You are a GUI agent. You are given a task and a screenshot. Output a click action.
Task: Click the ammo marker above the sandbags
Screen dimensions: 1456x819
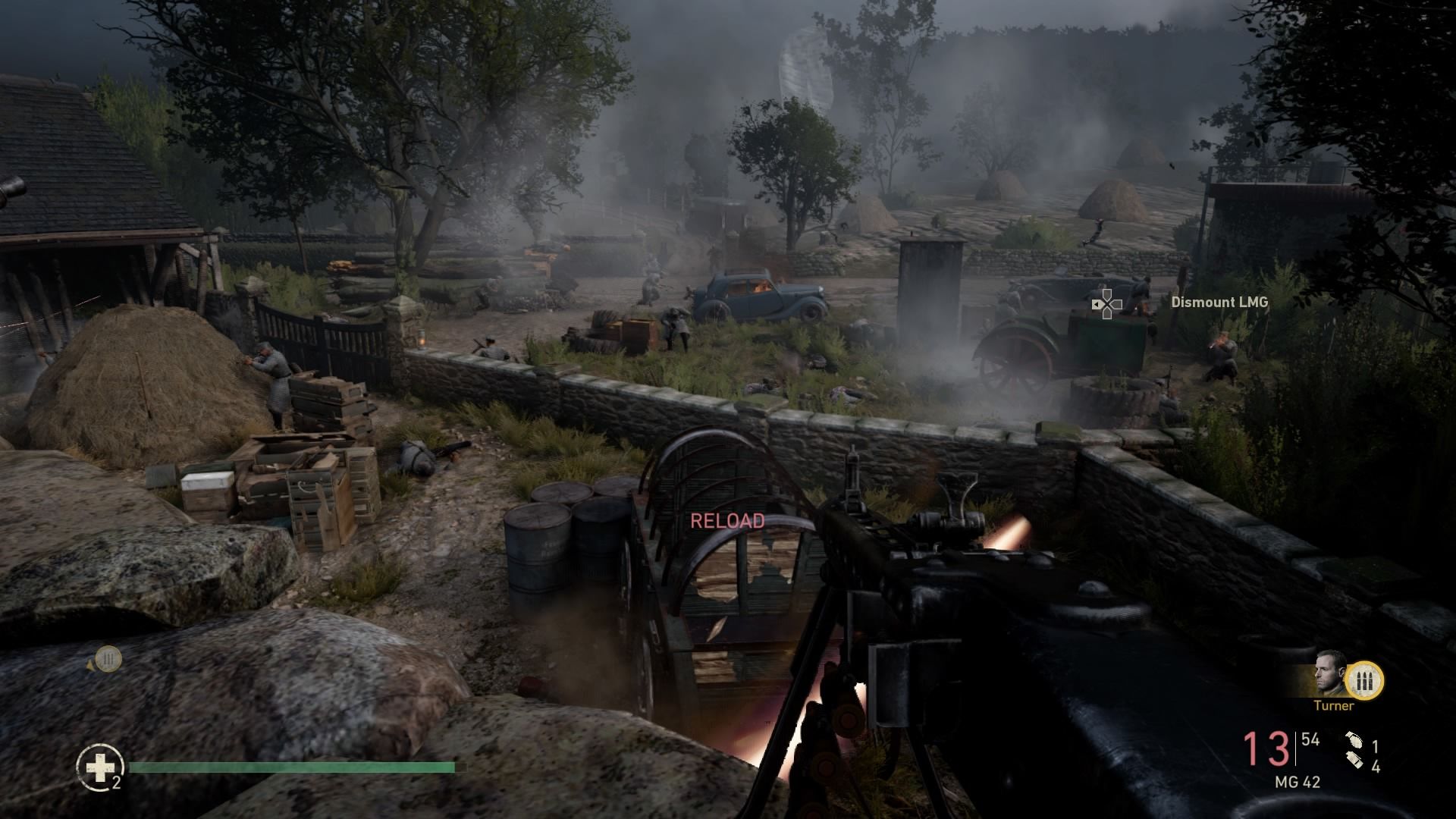pyautogui.click(x=108, y=658)
